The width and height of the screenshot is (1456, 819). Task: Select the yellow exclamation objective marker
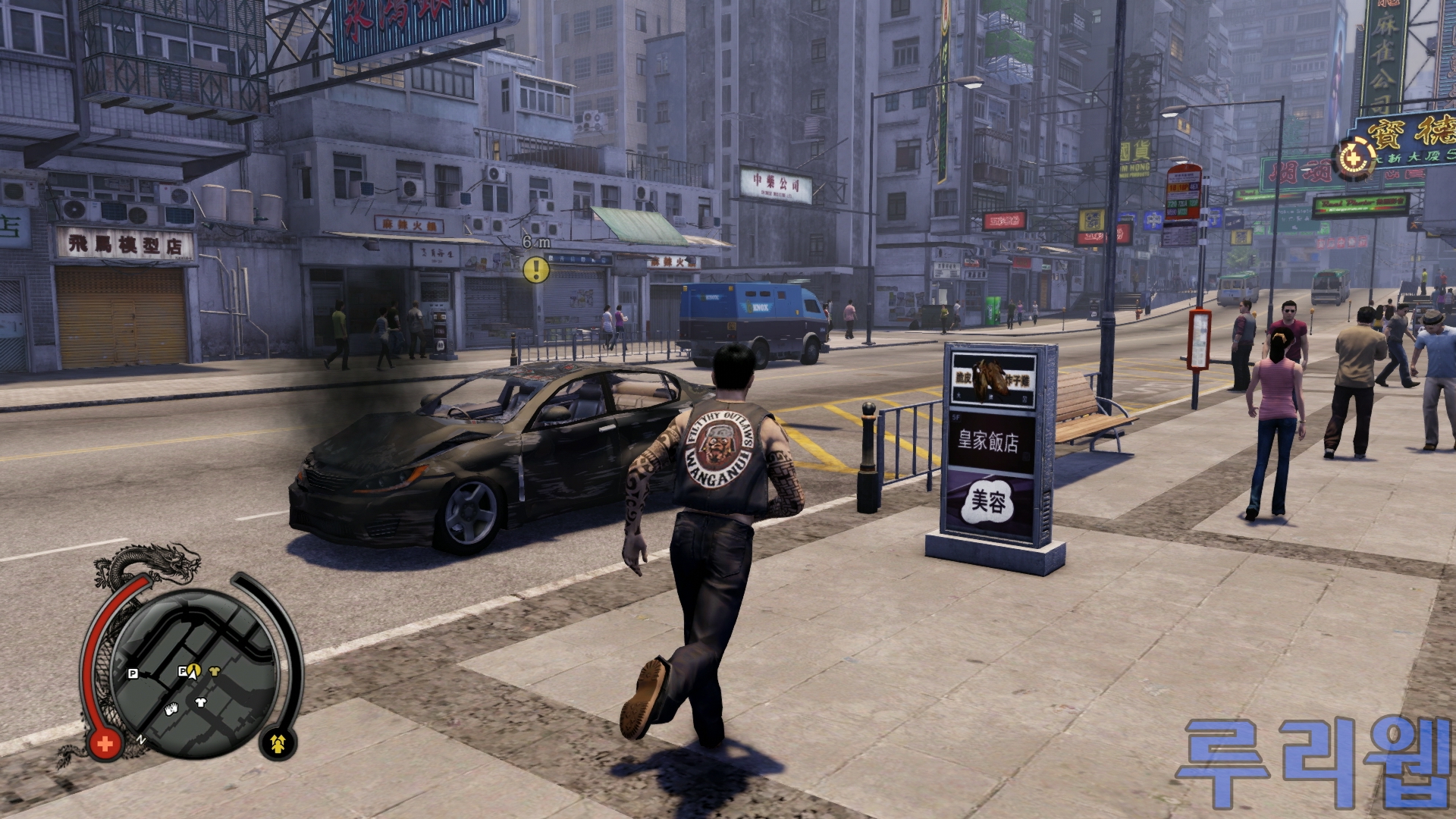(x=536, y=269)
